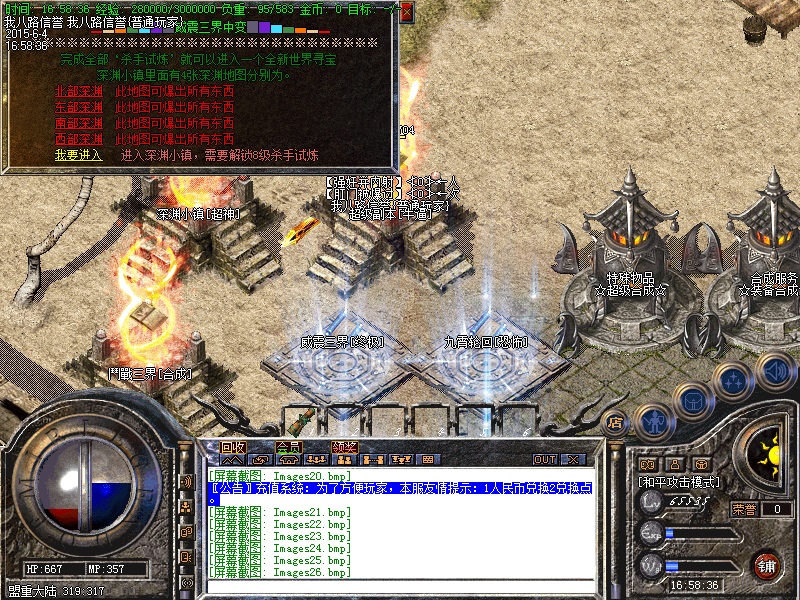Select the blue 公告 announcement message

point(400,489)
